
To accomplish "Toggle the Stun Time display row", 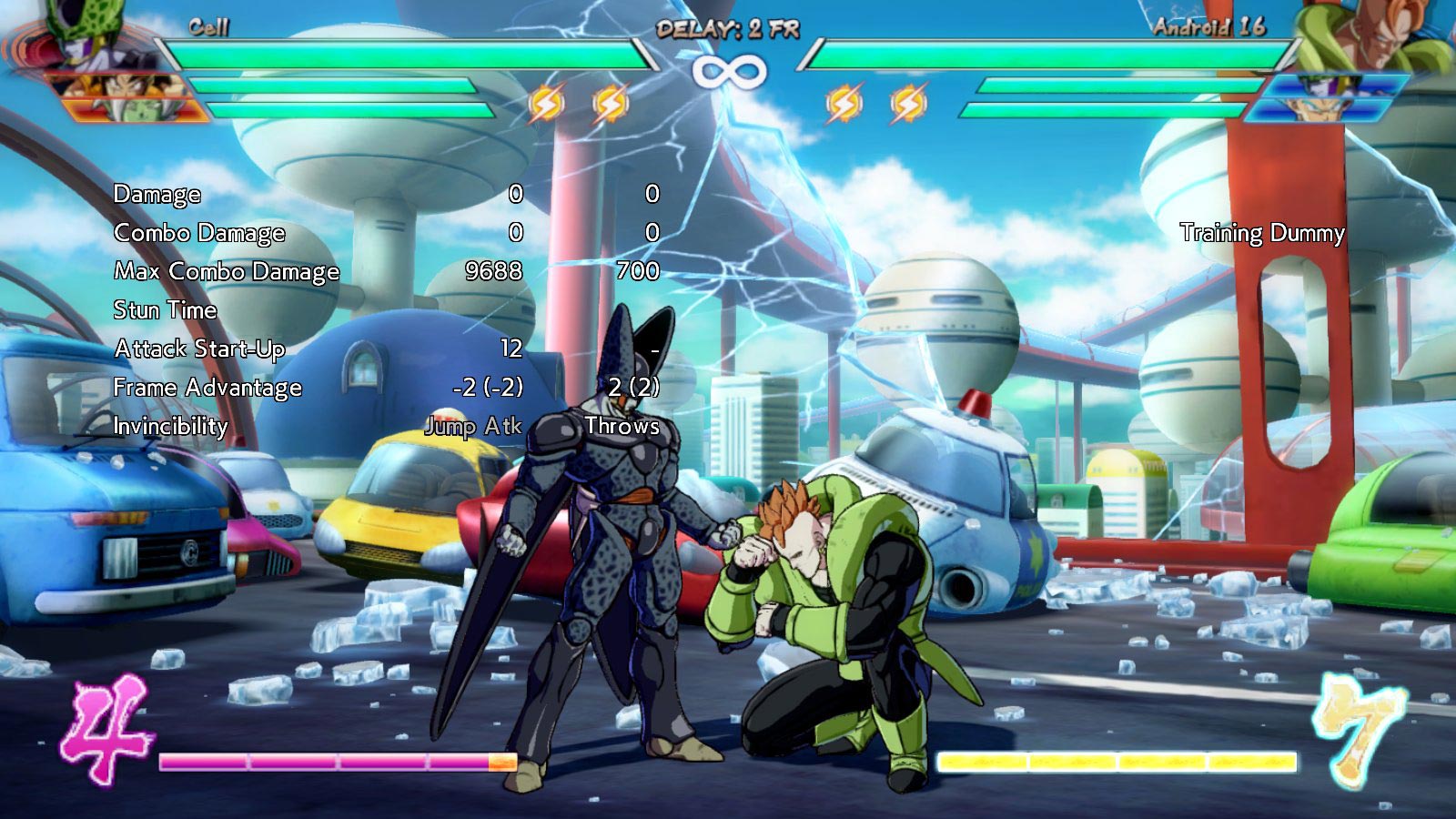I will (165, 309).
